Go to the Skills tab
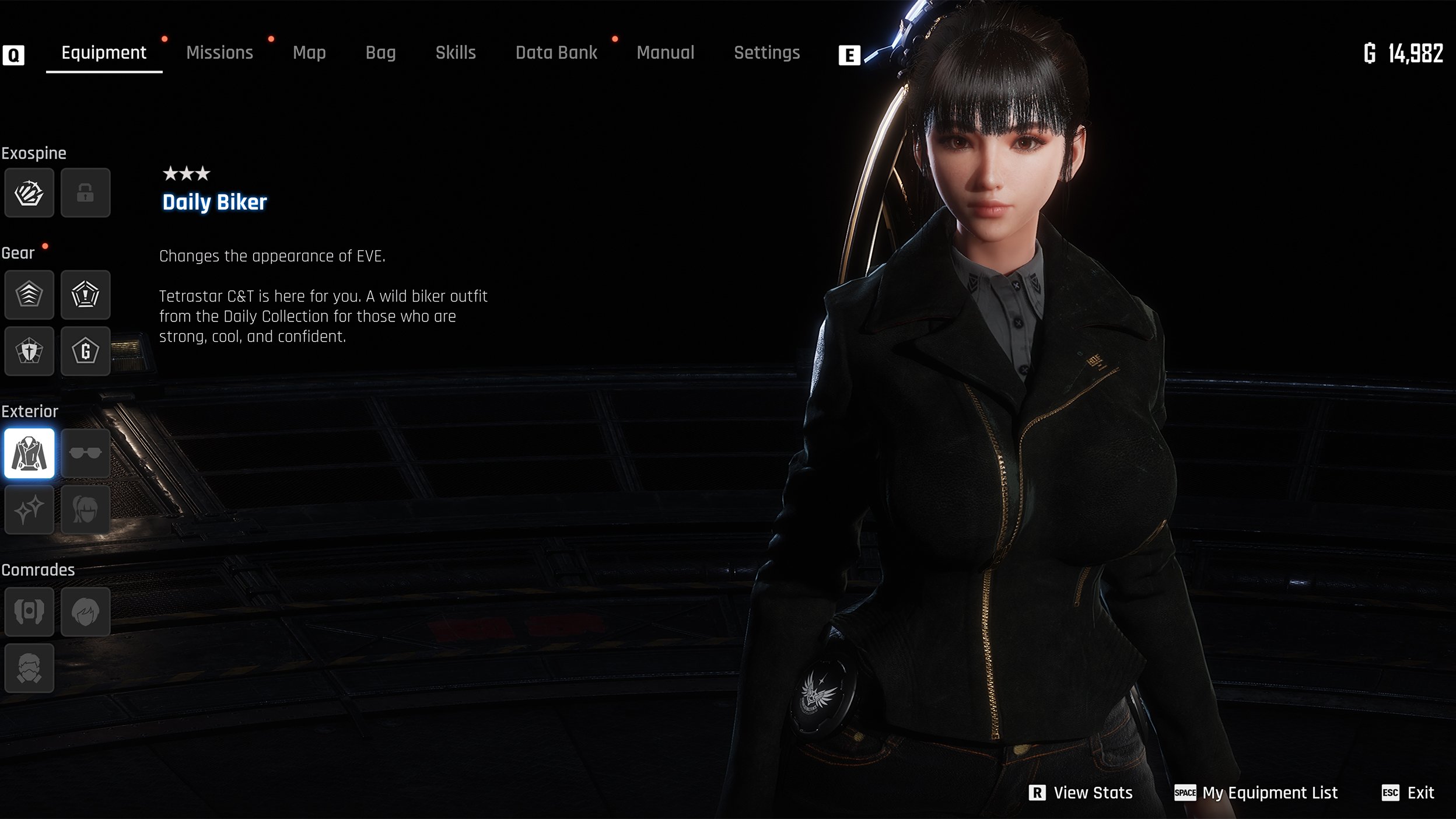Viewport: 1456px width, 819px height. point(456,52)
